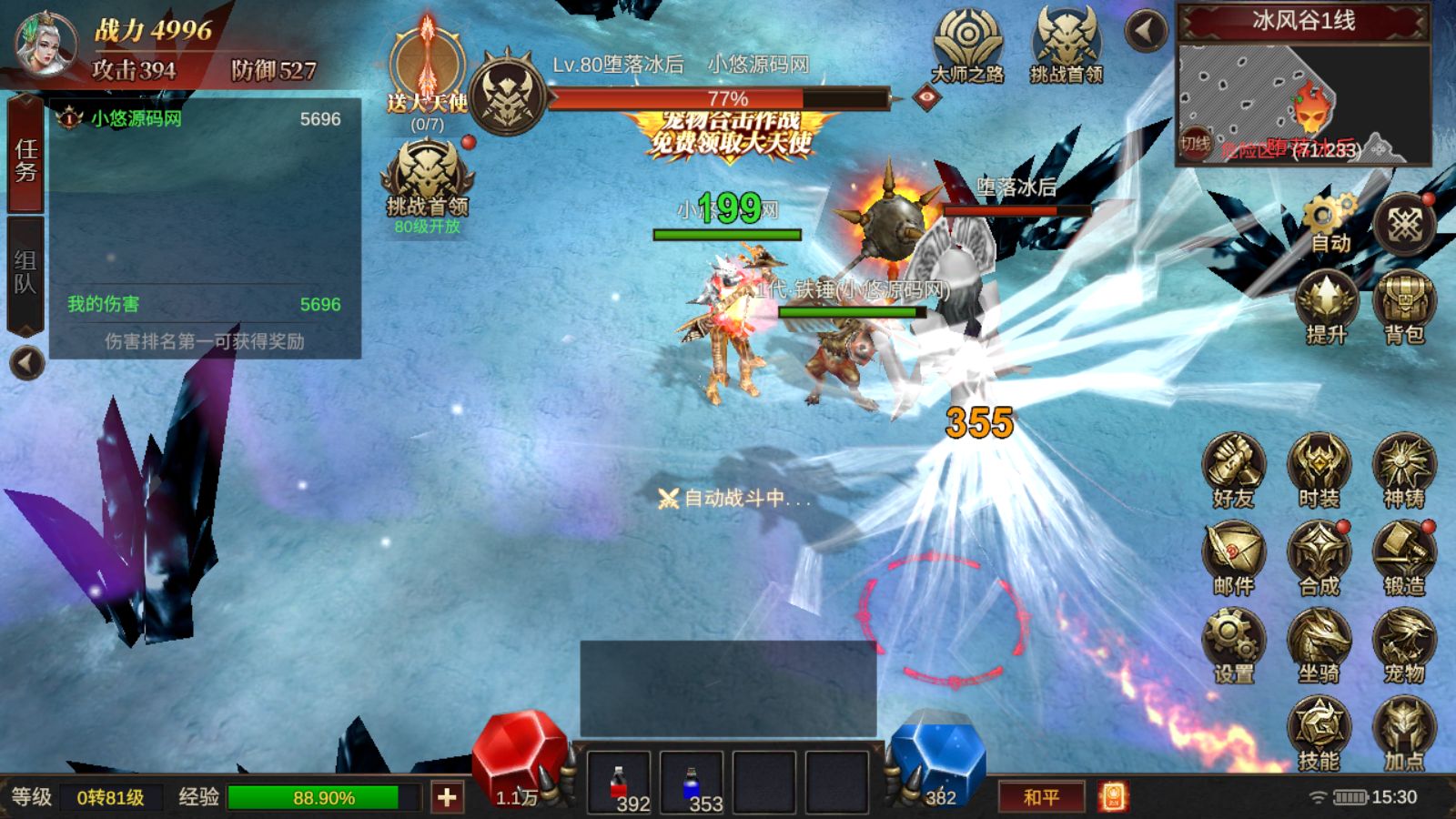Open the 送大天使 event icon
1456x819 pixels.
[x=427, y=71]
